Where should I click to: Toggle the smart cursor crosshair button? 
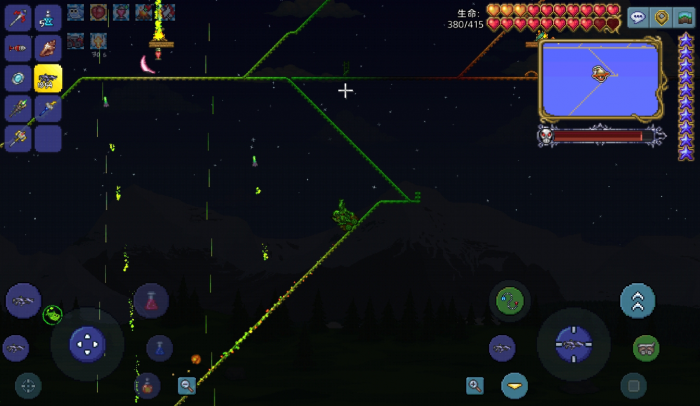click(x=28, y=385)
